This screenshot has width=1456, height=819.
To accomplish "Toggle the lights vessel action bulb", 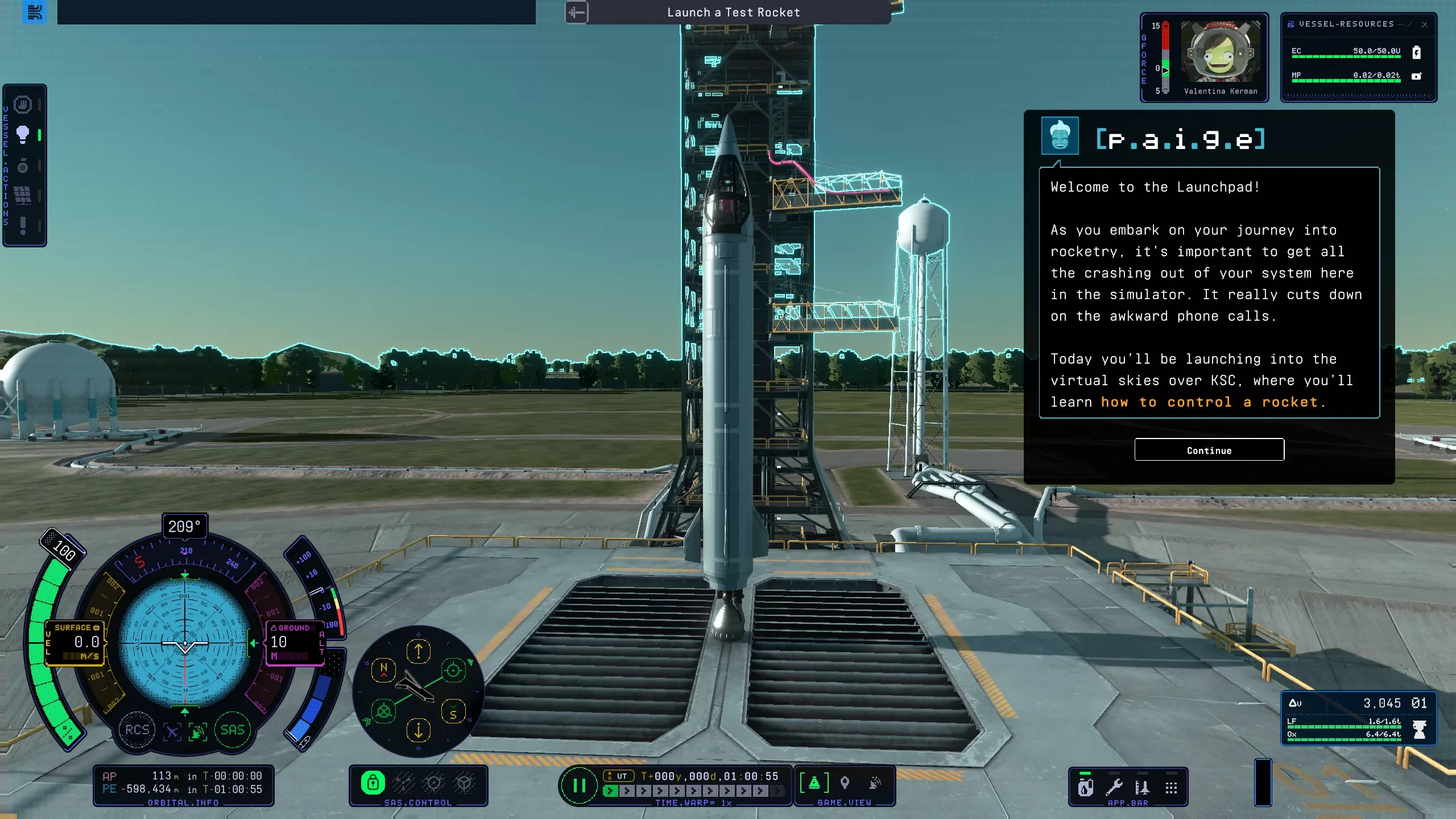I will (23, 135).
